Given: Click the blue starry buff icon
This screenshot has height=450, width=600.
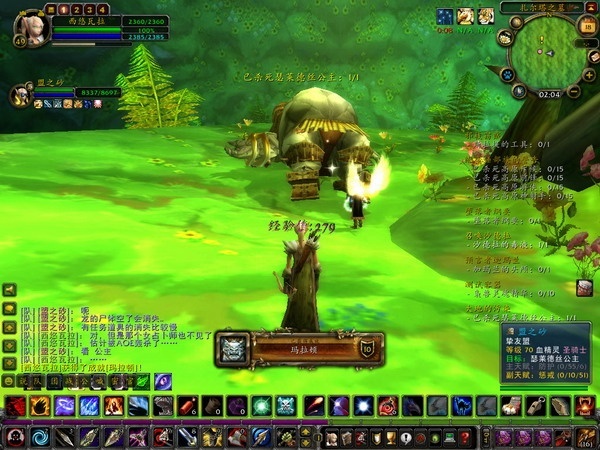Looking at the screenshot, I should [445, 15].
